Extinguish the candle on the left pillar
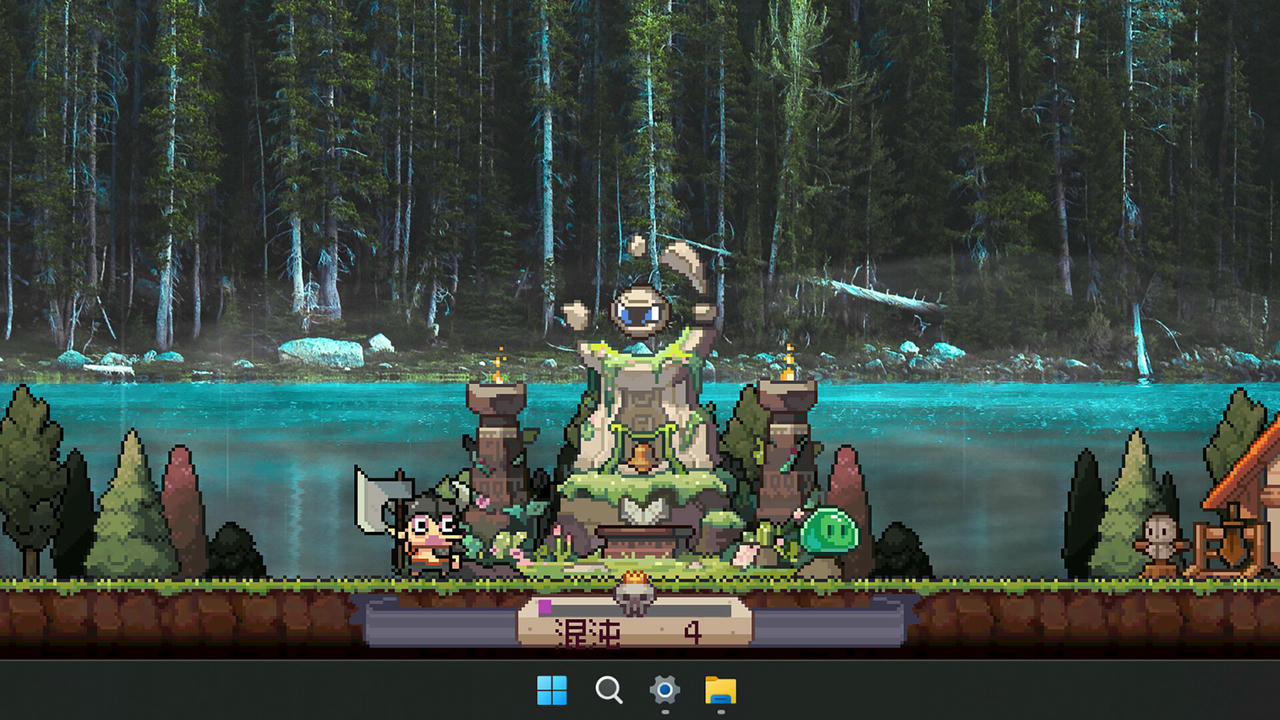Viewport: 1280px width, 720px height. [x=499, y=368]
